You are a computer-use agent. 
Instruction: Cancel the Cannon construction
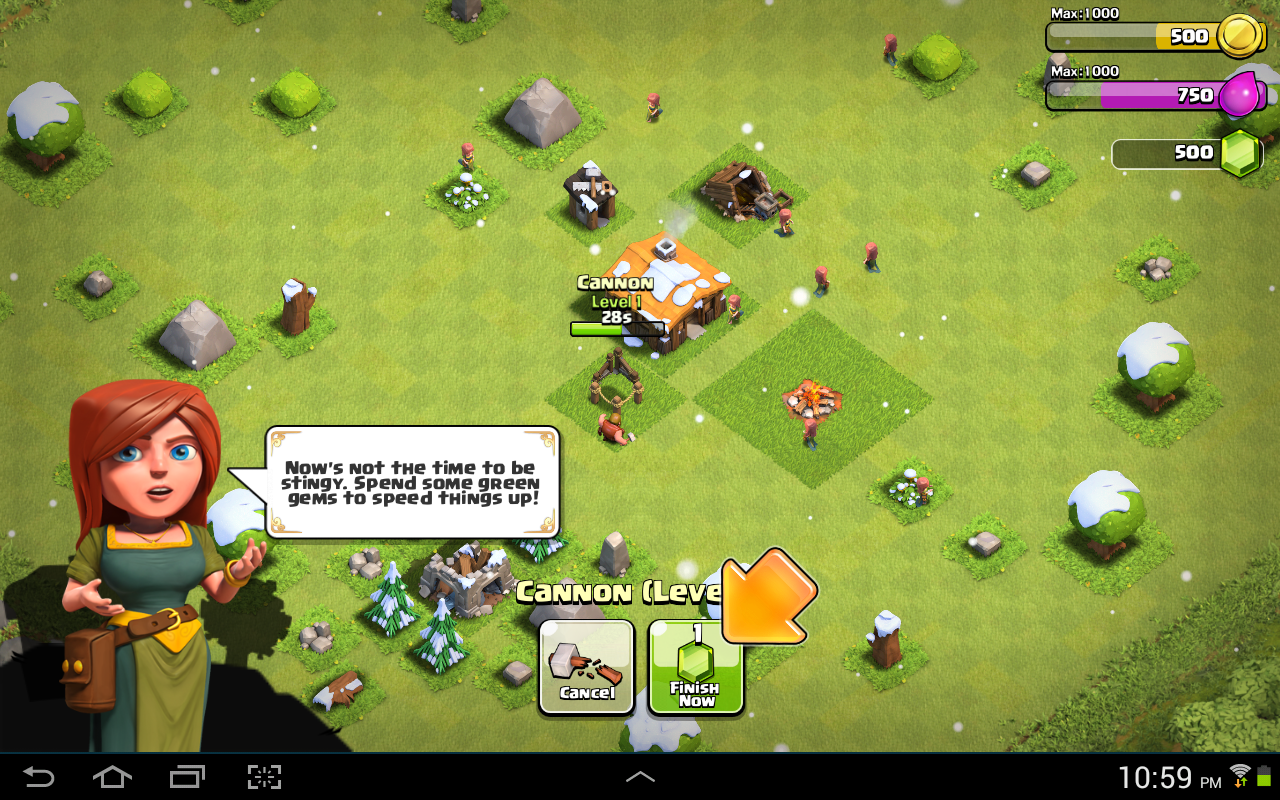click(587, 667)
